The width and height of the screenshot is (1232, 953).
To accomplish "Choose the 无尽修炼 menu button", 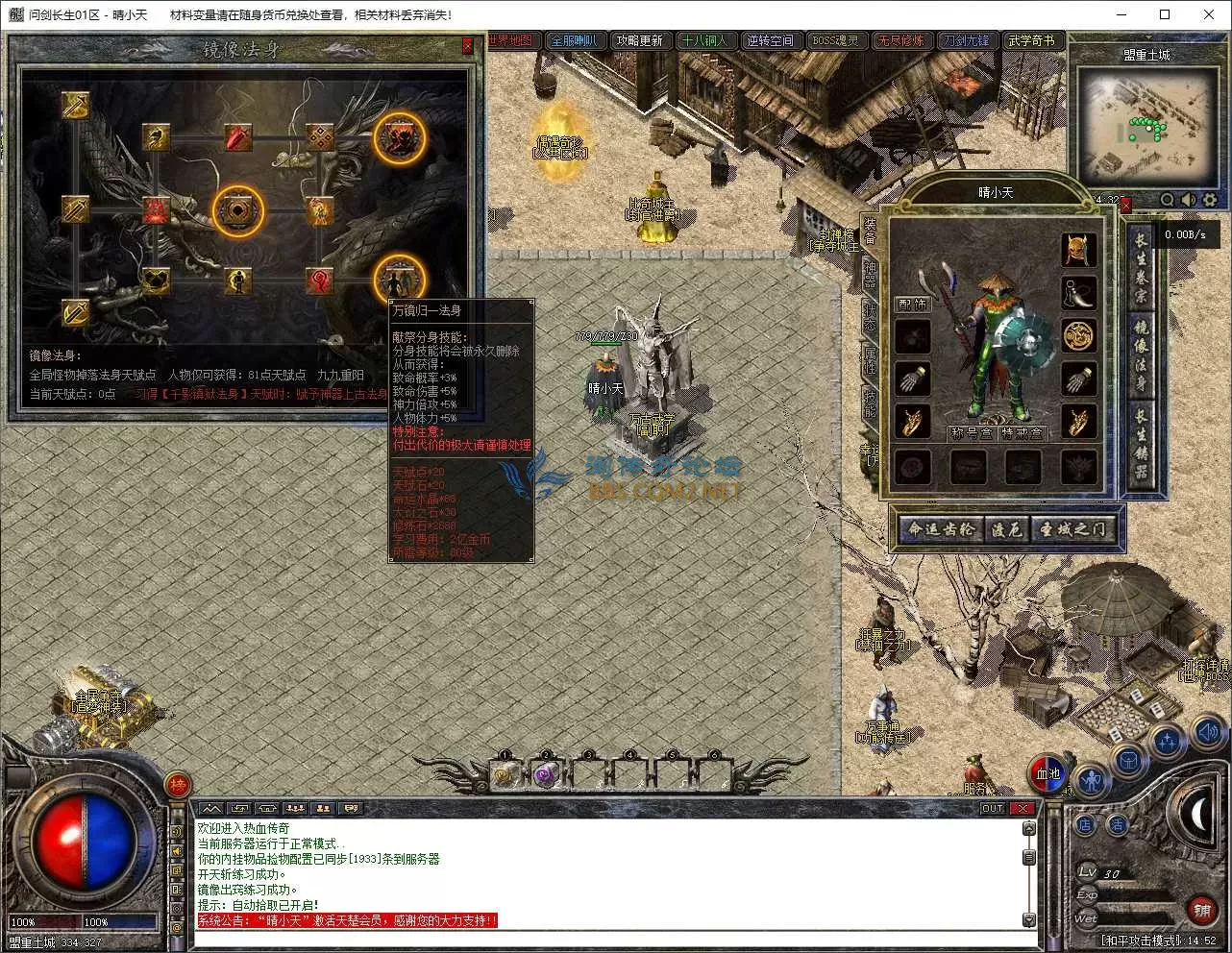I will (x=901, y=40).
